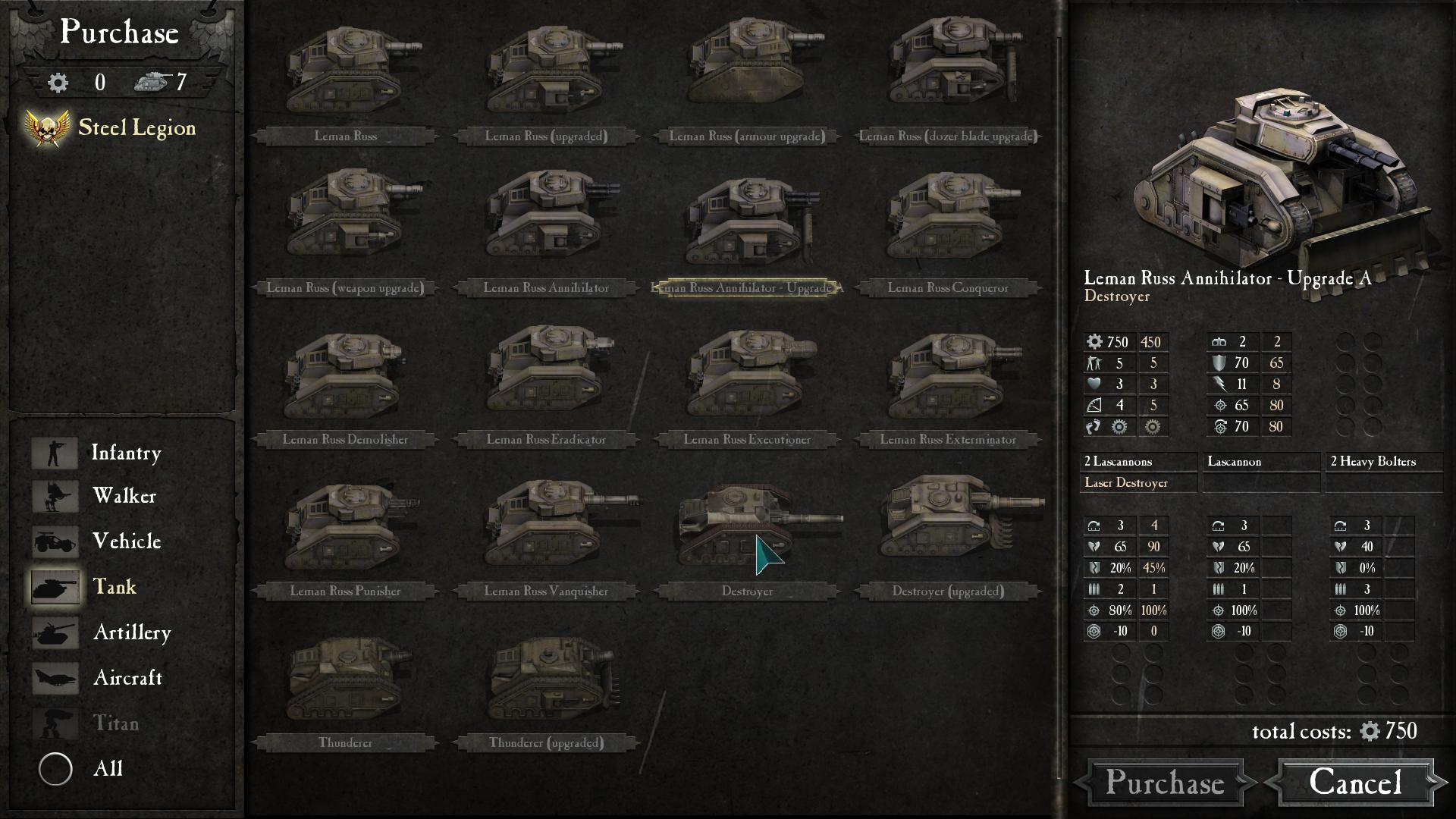Select the basic Leman Russ tank
This screenshot has height=819, width=1456.
point(346,76)
